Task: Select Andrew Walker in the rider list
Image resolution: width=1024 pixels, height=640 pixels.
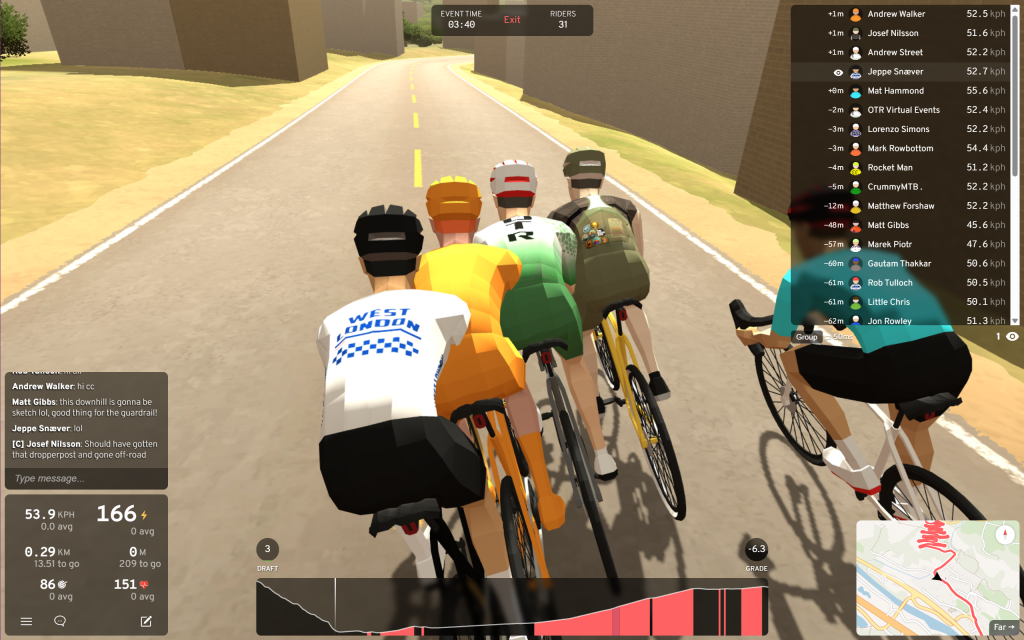Action: [x=896, y=15]
